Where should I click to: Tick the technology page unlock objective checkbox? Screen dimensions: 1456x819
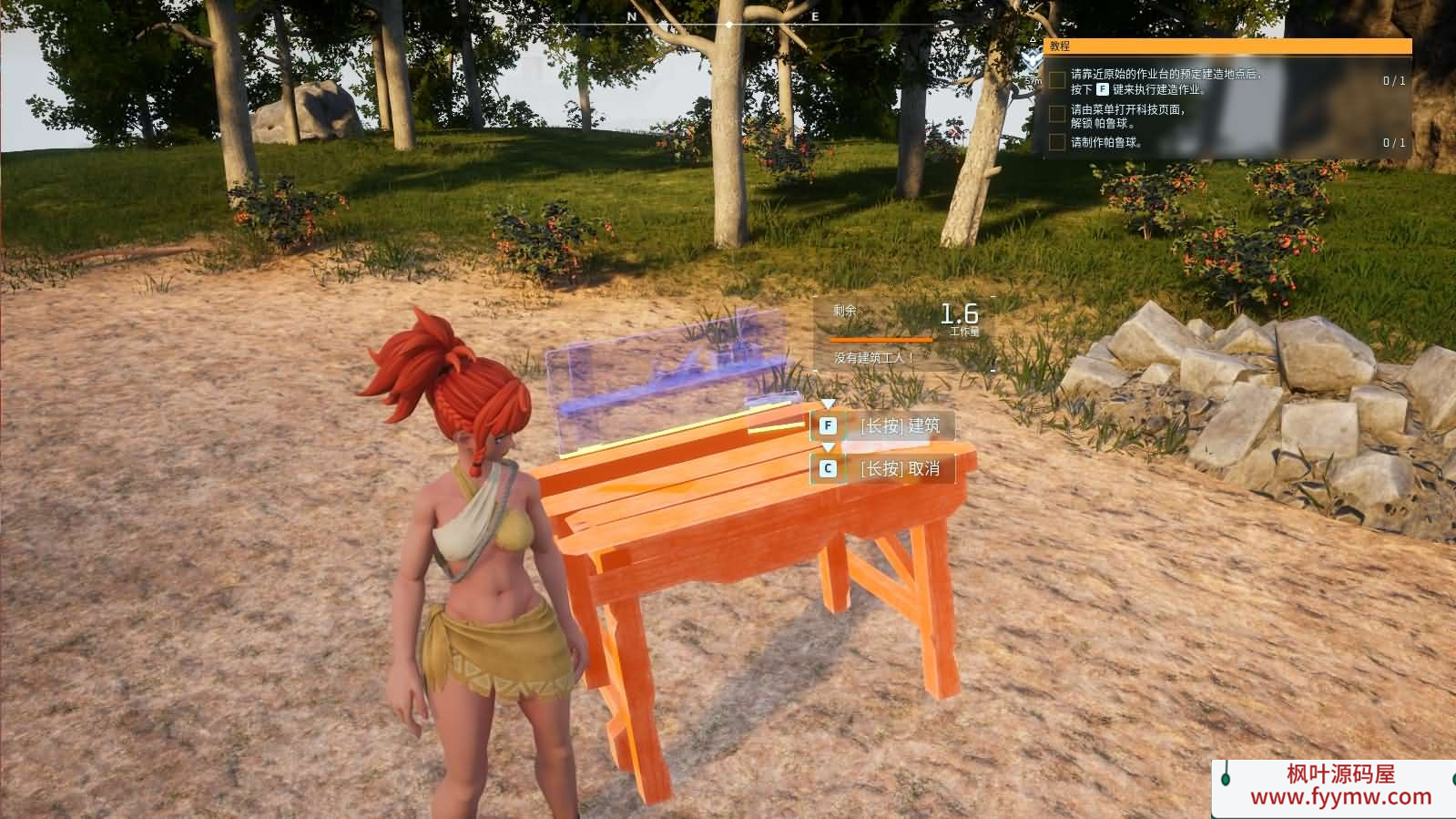pos(1057,114)
